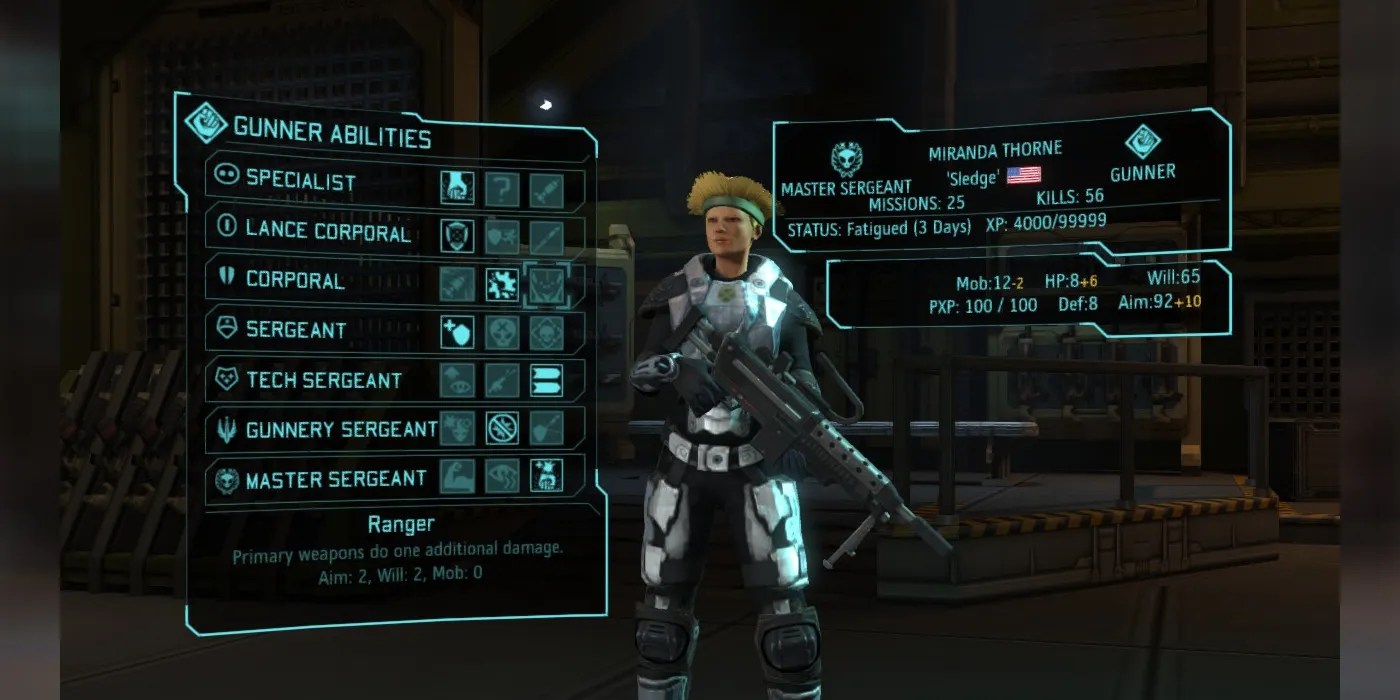Select the rifle ability in Tech Sergeant row
The height and width of the screenshot is (700, 1400).
(502, 380)
